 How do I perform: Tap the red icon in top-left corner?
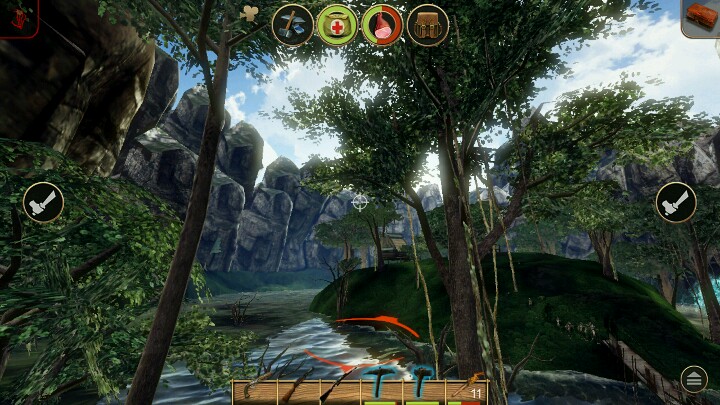18,17
